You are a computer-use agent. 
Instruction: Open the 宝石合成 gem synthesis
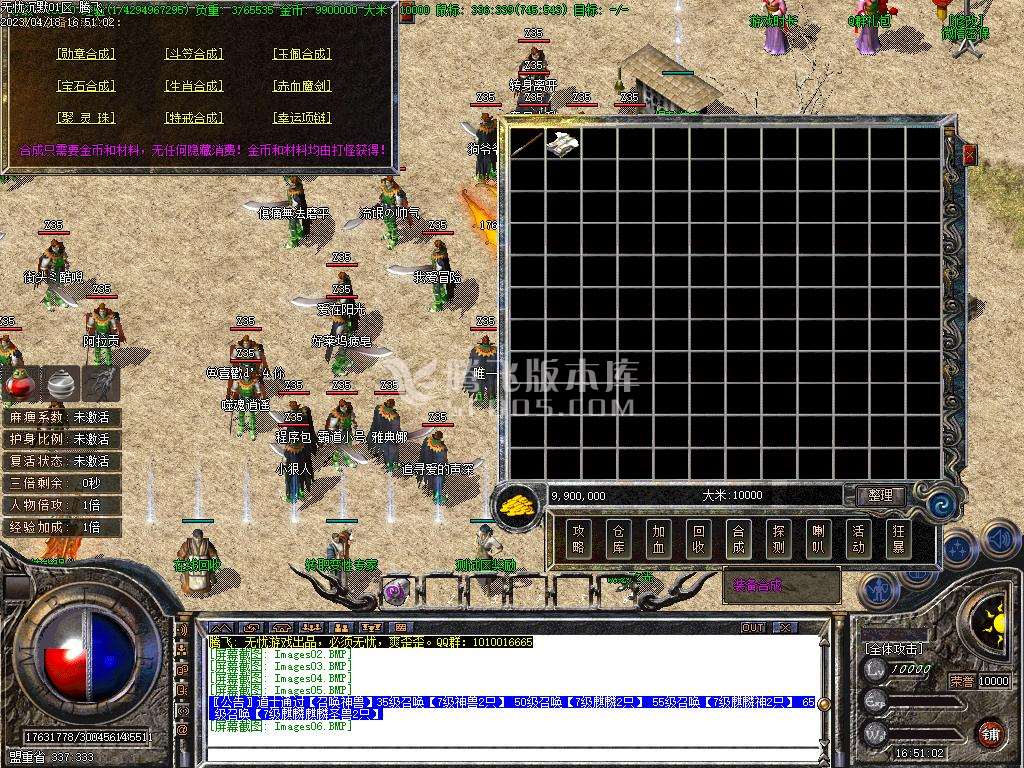[x=86, y=86]
